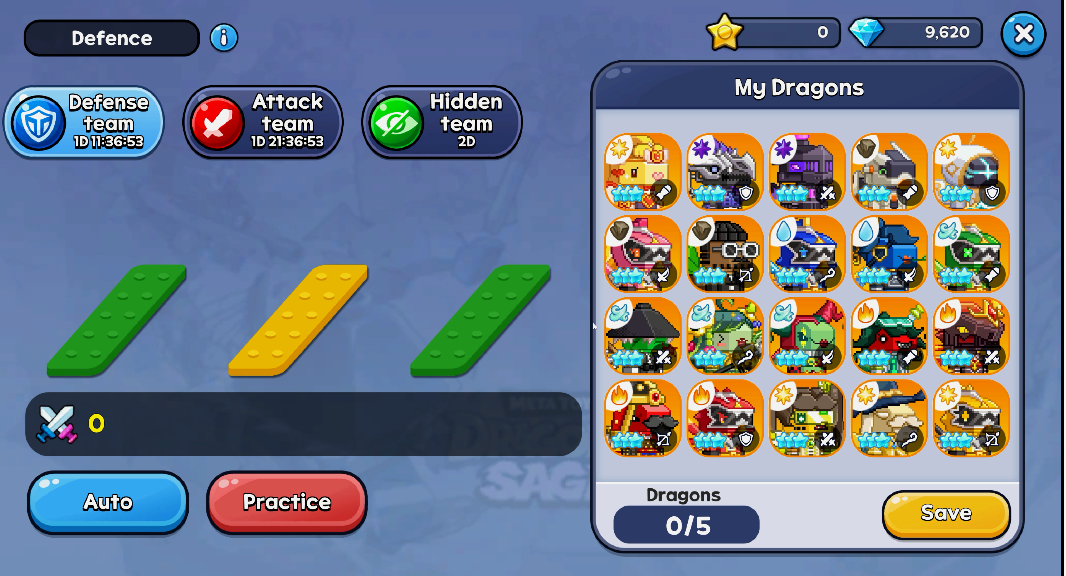Choose the fire dragon with a mustache
Screen dimensions: 1066x576
tap(642, 417)
